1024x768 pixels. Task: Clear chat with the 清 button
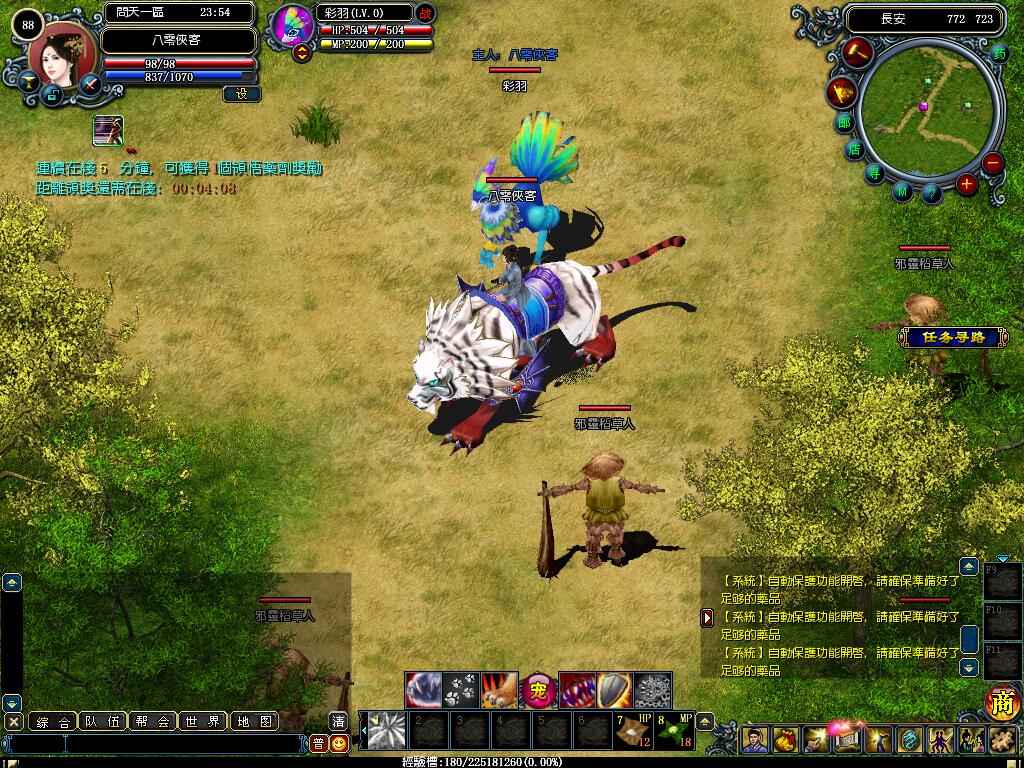(339, 721)
